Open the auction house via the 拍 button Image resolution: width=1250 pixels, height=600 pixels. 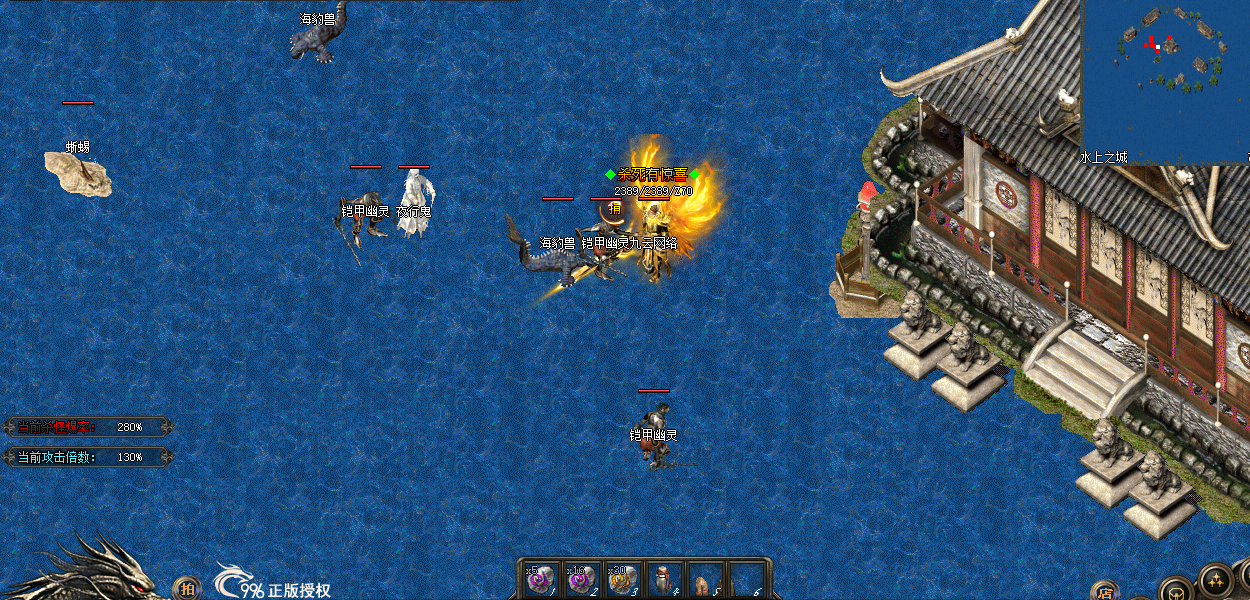[x=186, y=588]
